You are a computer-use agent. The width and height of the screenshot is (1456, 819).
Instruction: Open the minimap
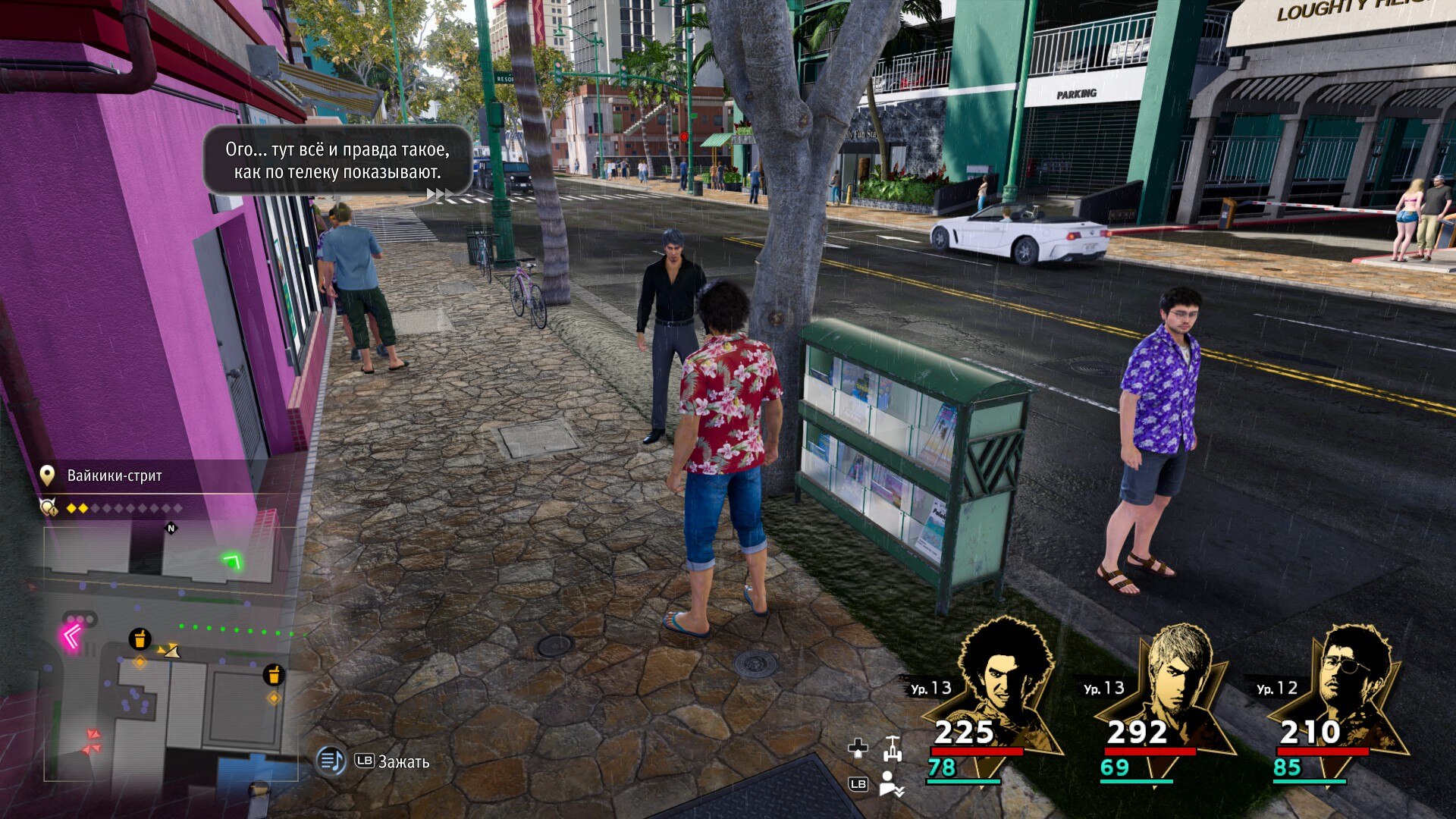tap(170, 654)
